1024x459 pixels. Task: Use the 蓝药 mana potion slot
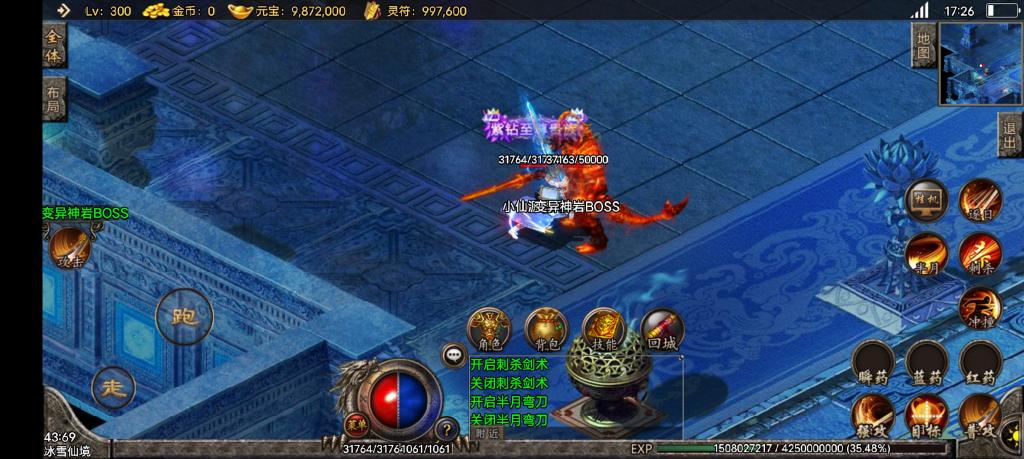click(x=926, y=363)
